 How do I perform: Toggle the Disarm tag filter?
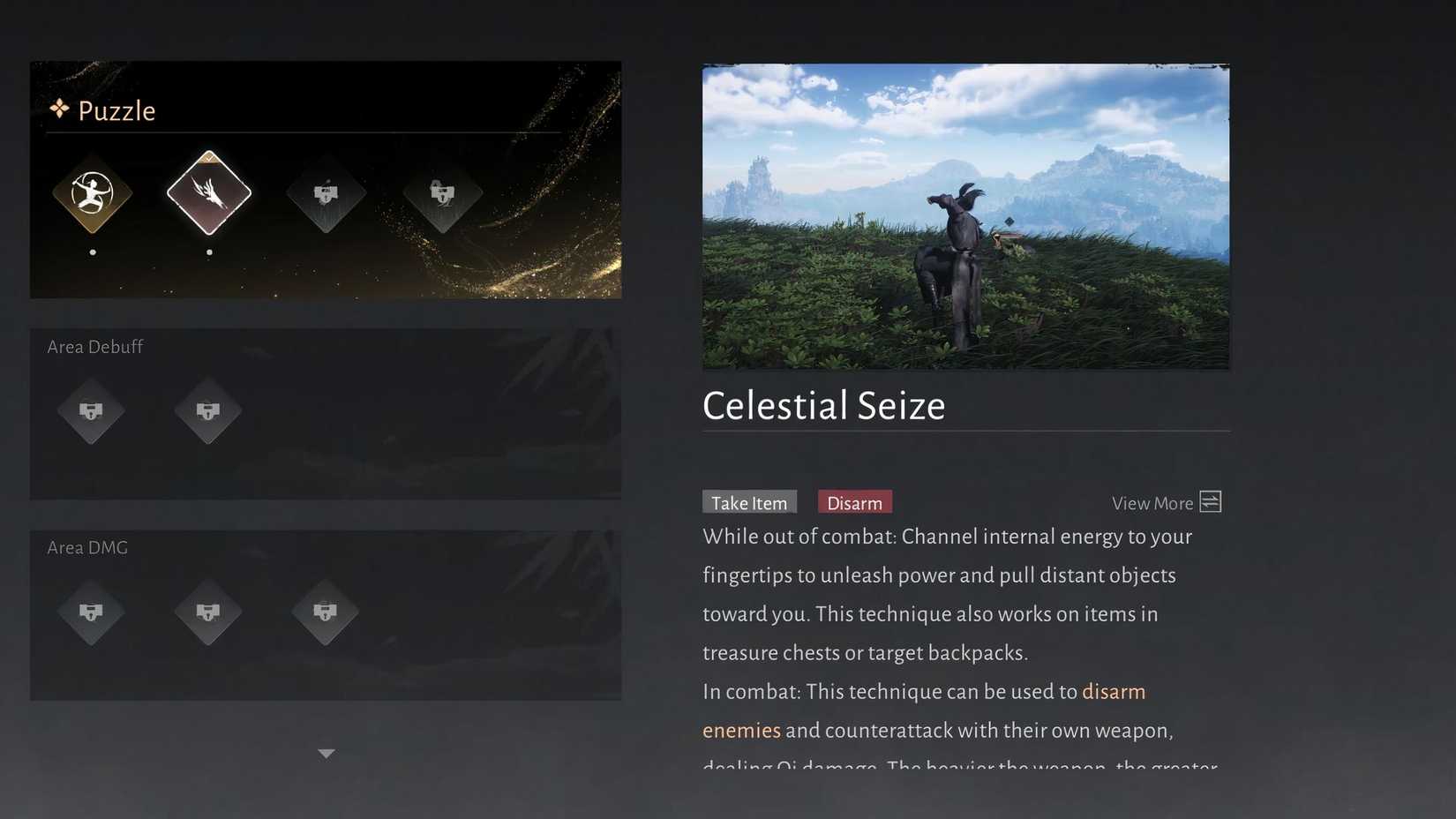854,501
